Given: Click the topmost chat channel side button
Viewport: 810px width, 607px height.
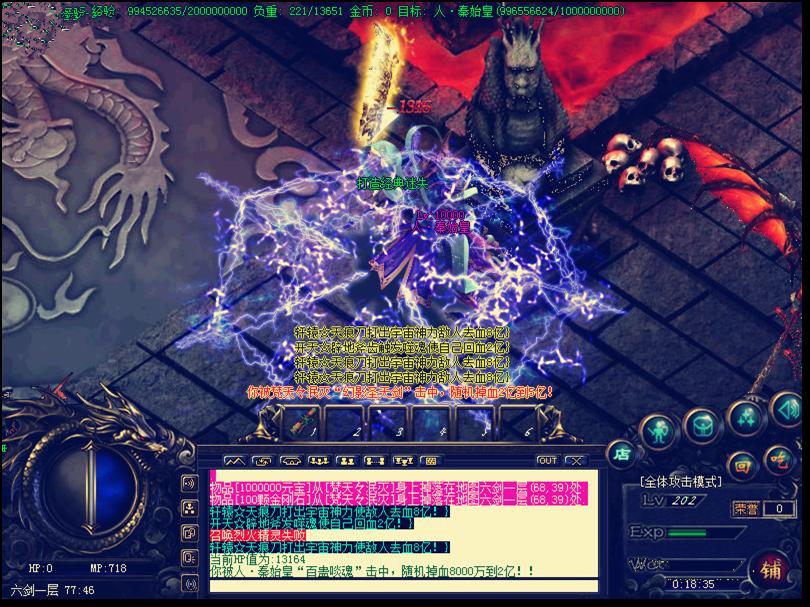Looking at the screenshot, I should [x=188, y=484].
